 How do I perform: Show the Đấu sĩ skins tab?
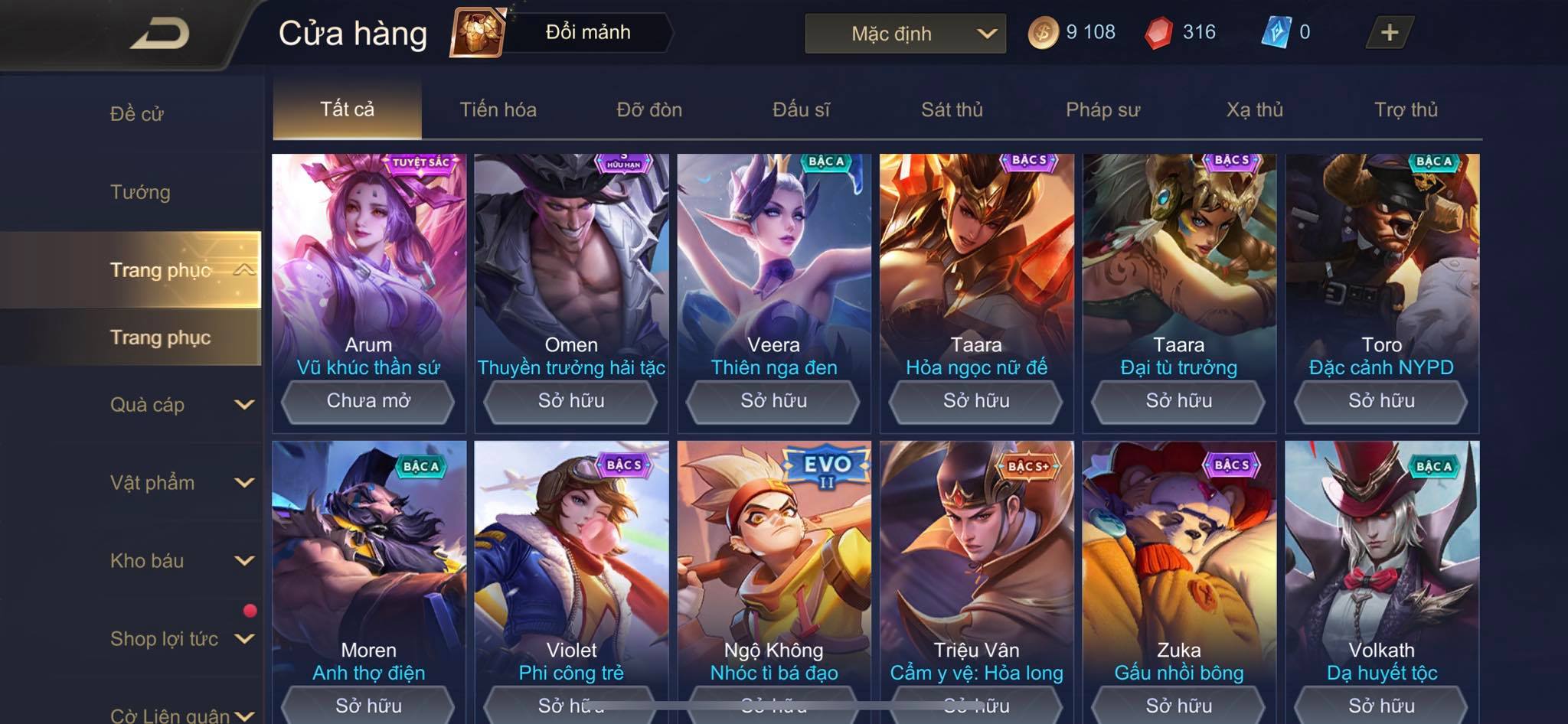point(801,109)
